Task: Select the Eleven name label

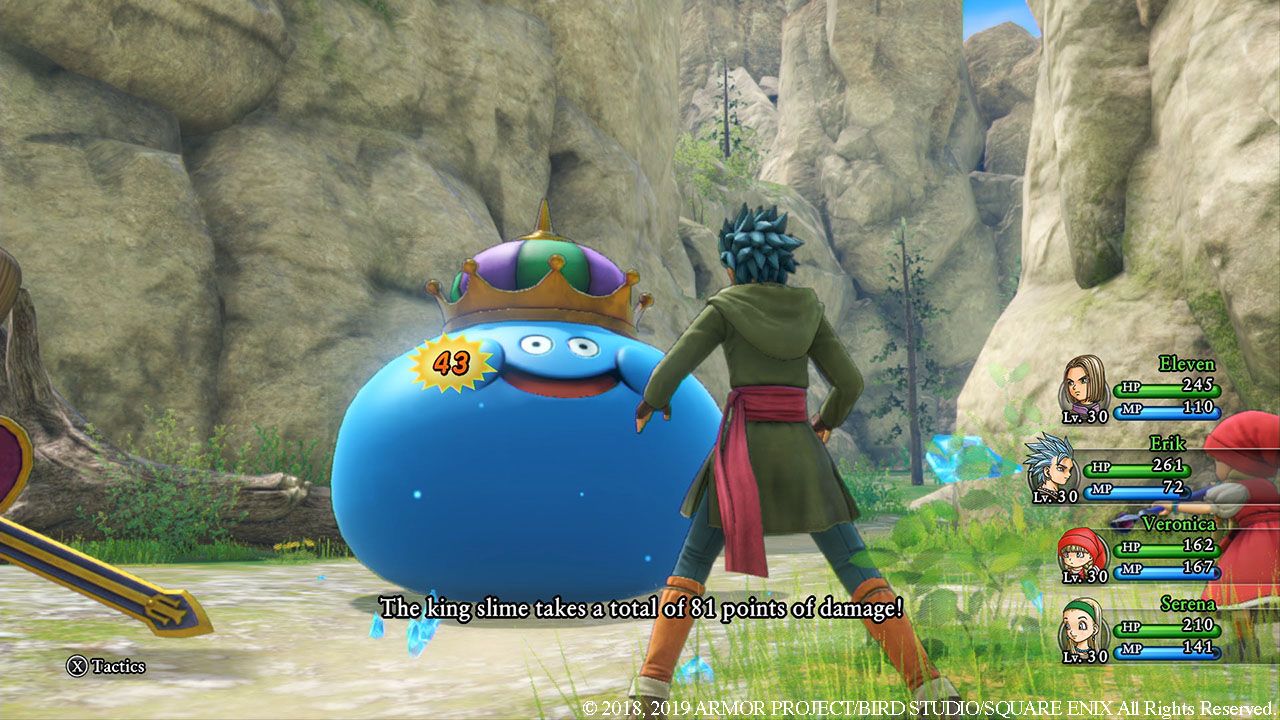Action: point(1186,364)
